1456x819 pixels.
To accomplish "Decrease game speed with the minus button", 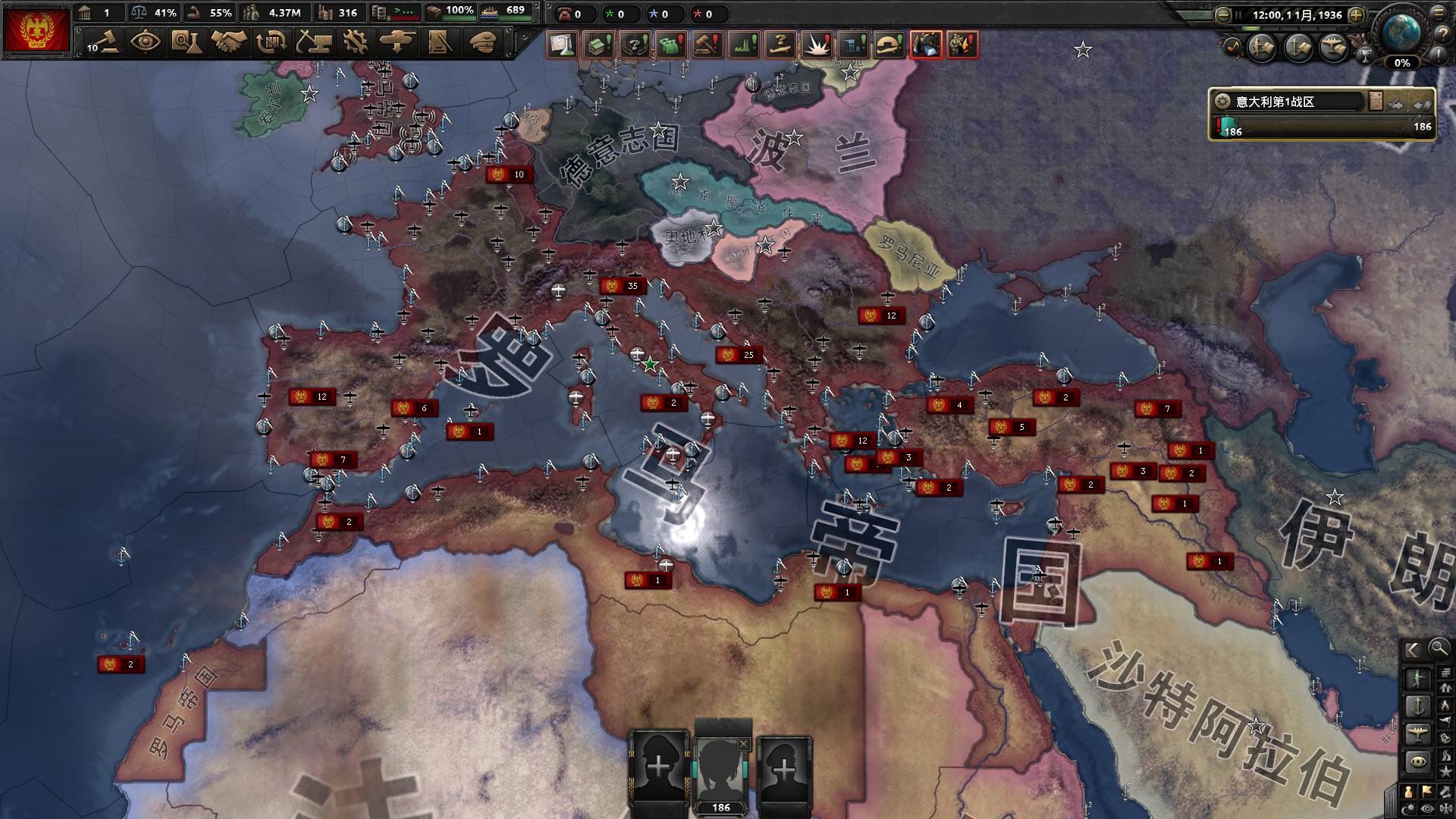I will pyautogui.click(x=1222, y=14).
